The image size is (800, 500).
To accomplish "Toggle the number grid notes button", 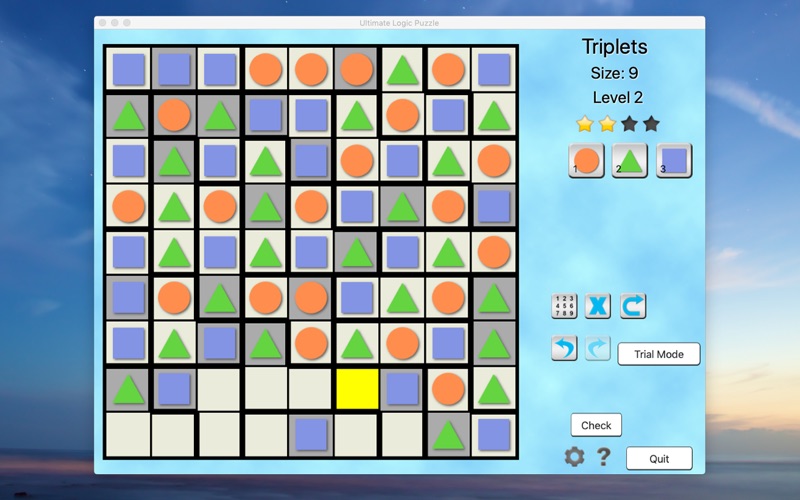I will [x=564, y=306].
